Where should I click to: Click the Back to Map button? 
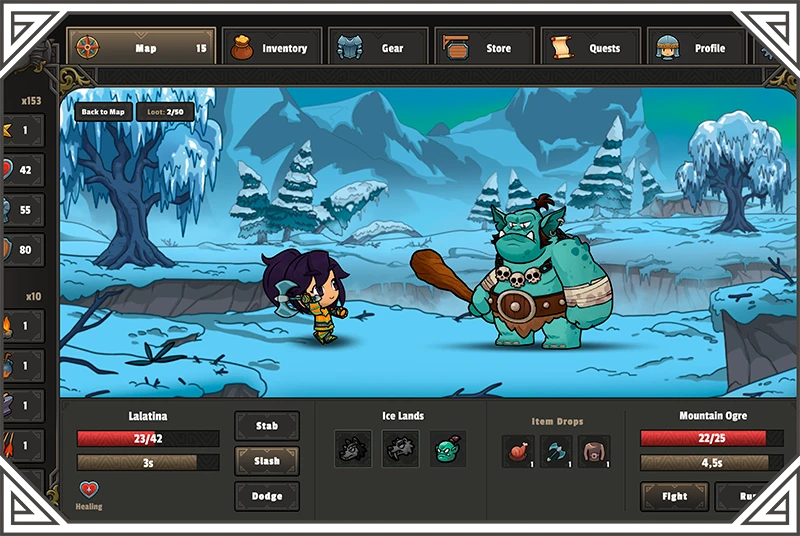pos(103,112)
